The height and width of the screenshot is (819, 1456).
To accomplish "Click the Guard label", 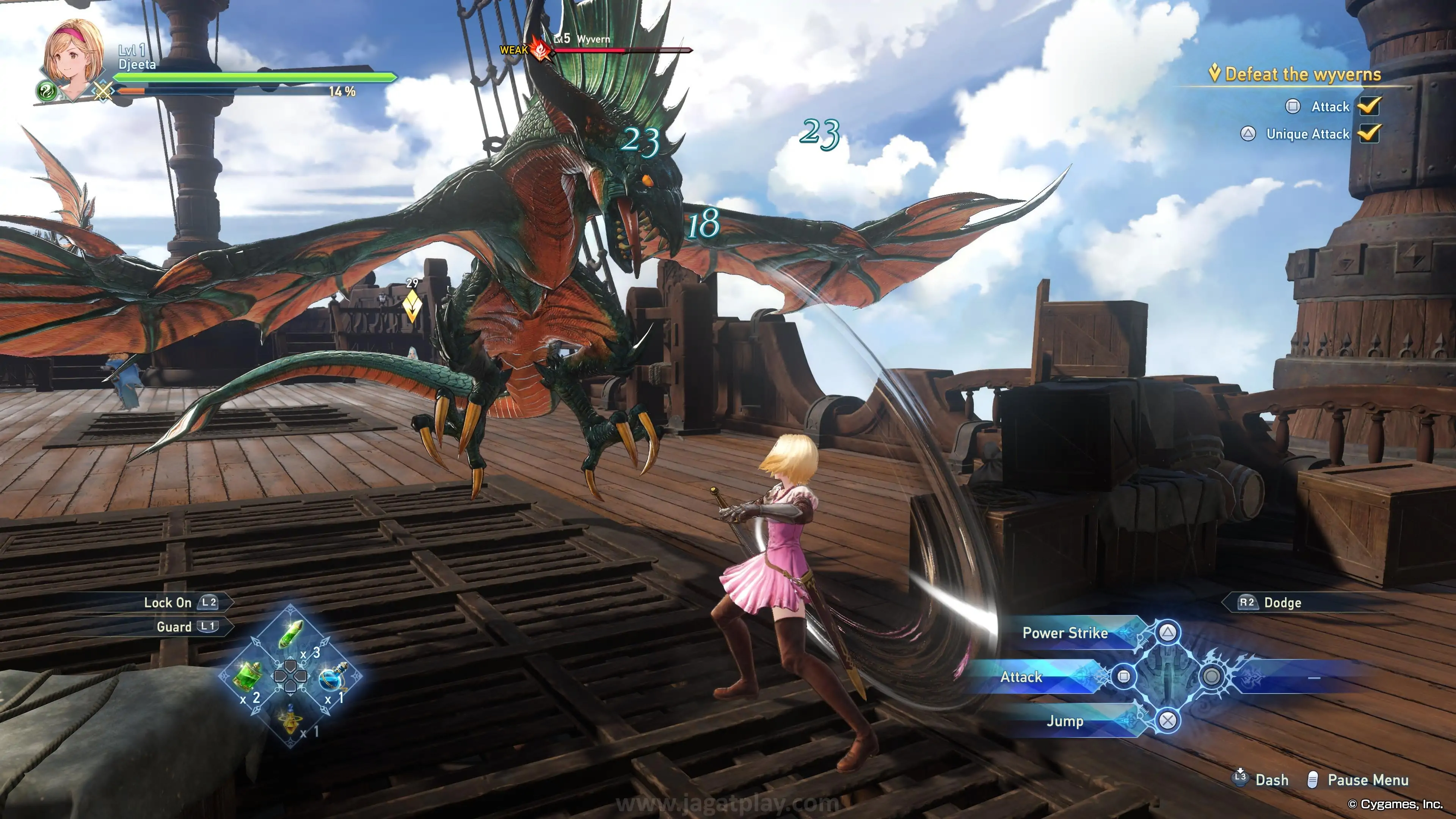I will tap(174, 627).
